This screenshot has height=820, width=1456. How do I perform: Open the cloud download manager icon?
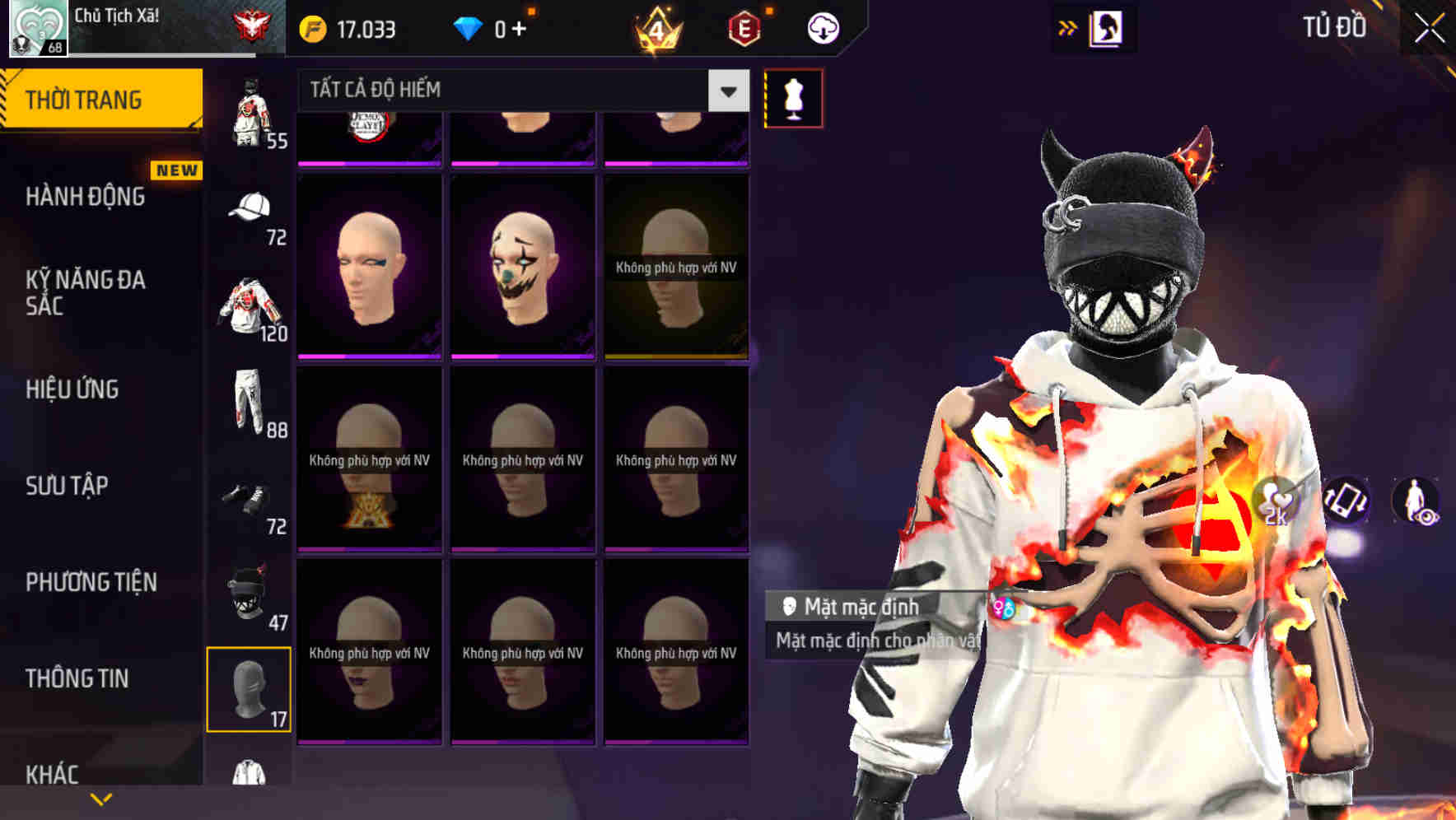point(823,27)
